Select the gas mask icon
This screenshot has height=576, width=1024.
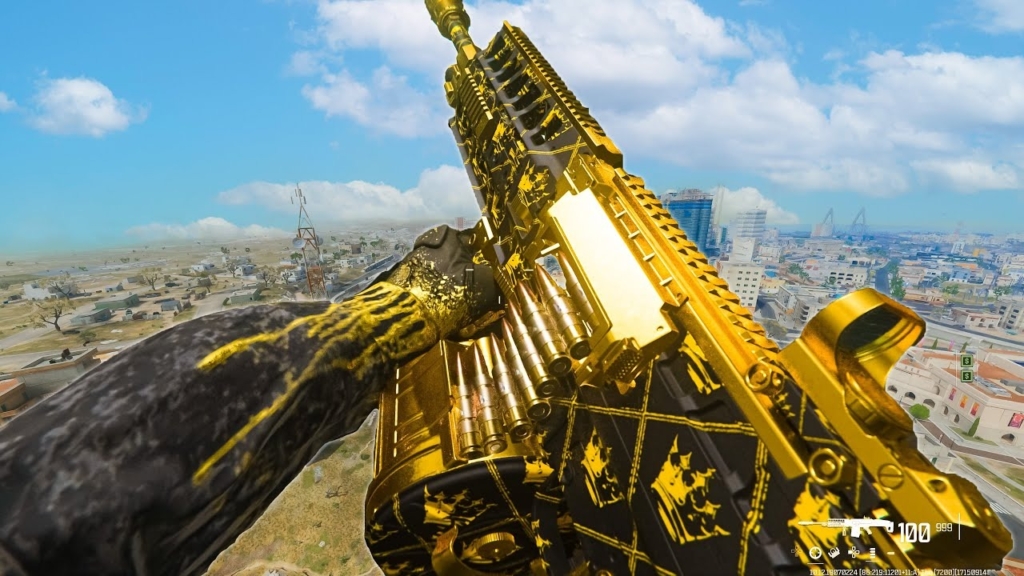click(x=834, y=552)
